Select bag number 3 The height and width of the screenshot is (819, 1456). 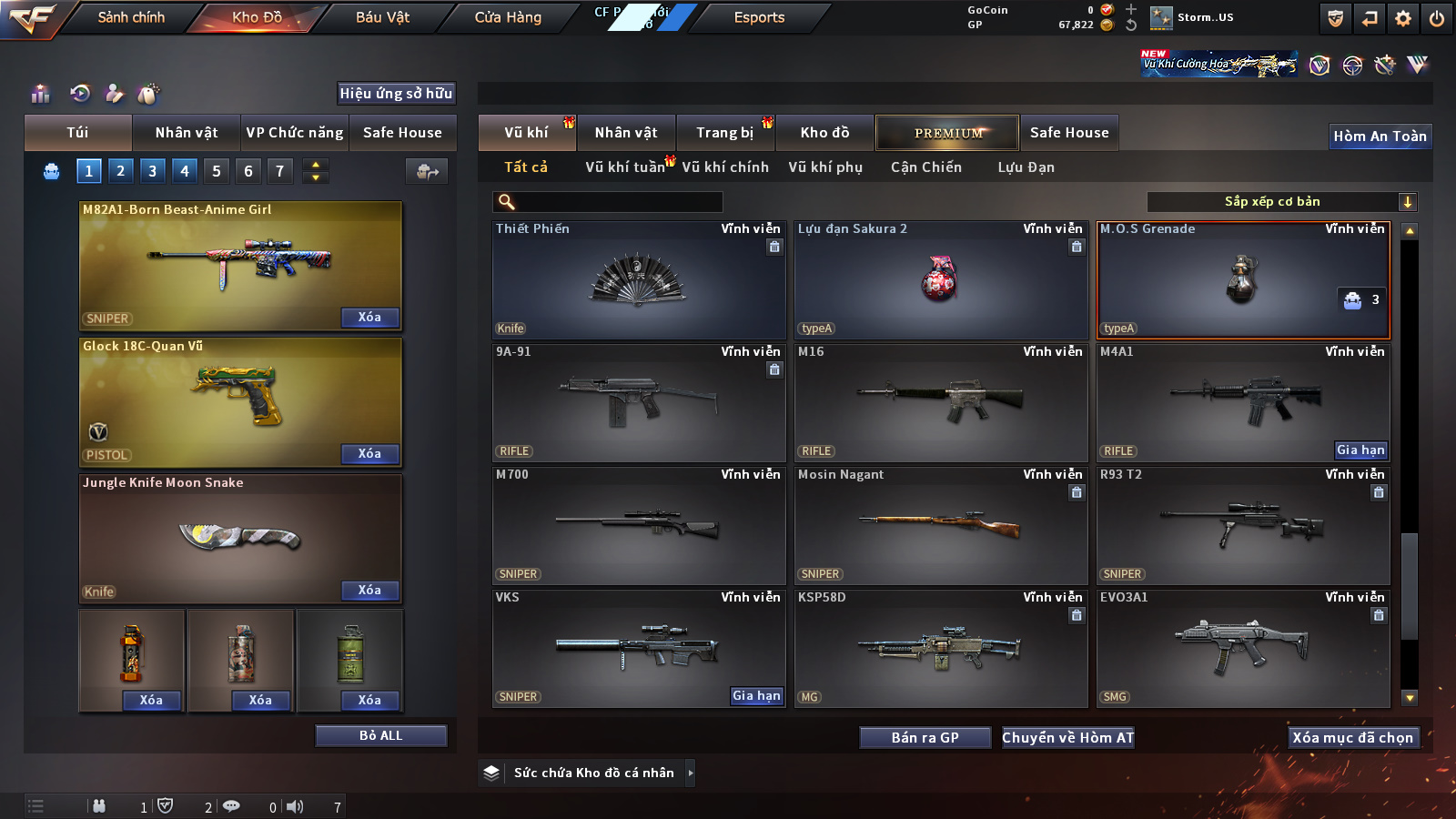point(152,170)
